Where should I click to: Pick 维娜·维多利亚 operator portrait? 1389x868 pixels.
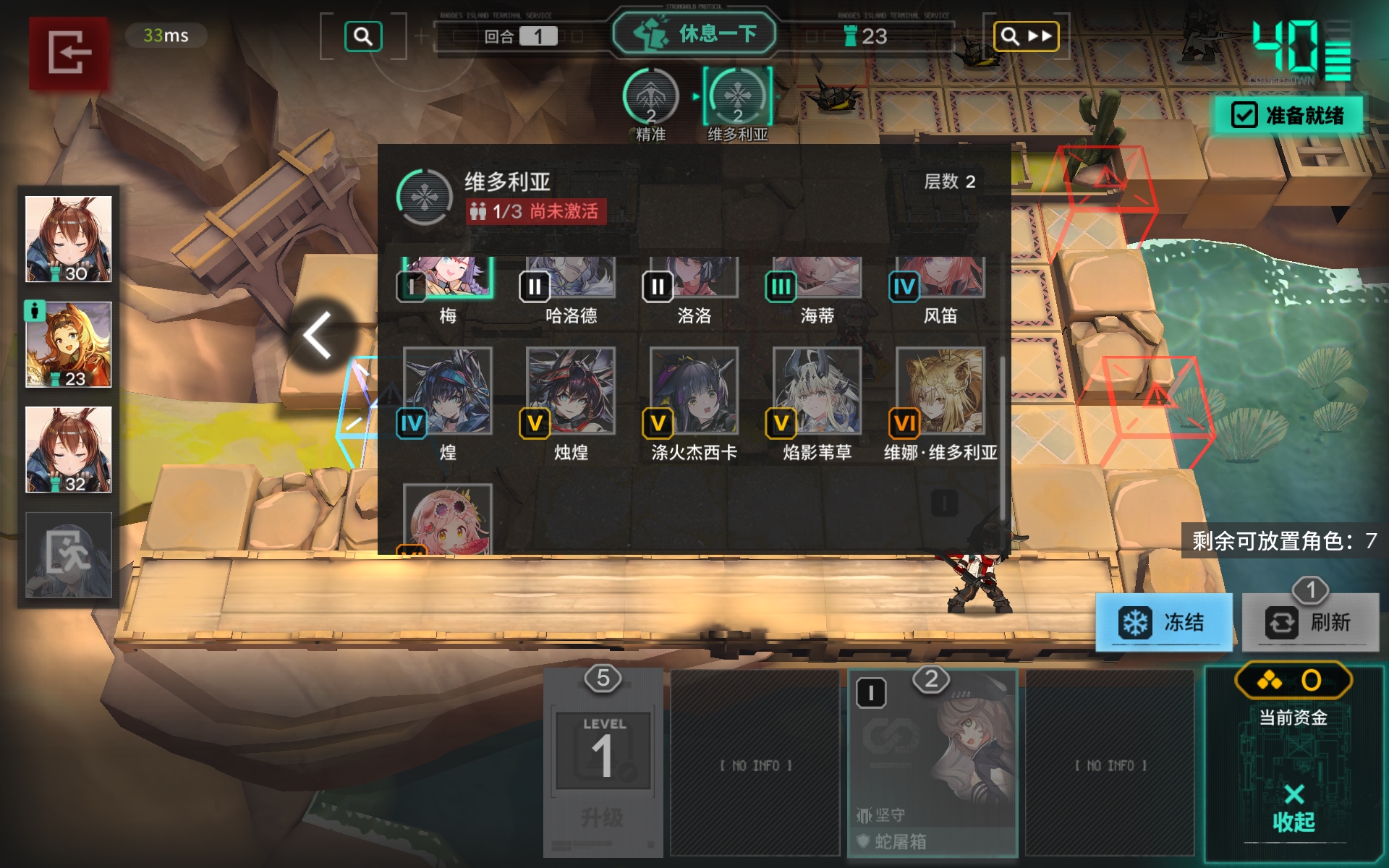[940, 391]
